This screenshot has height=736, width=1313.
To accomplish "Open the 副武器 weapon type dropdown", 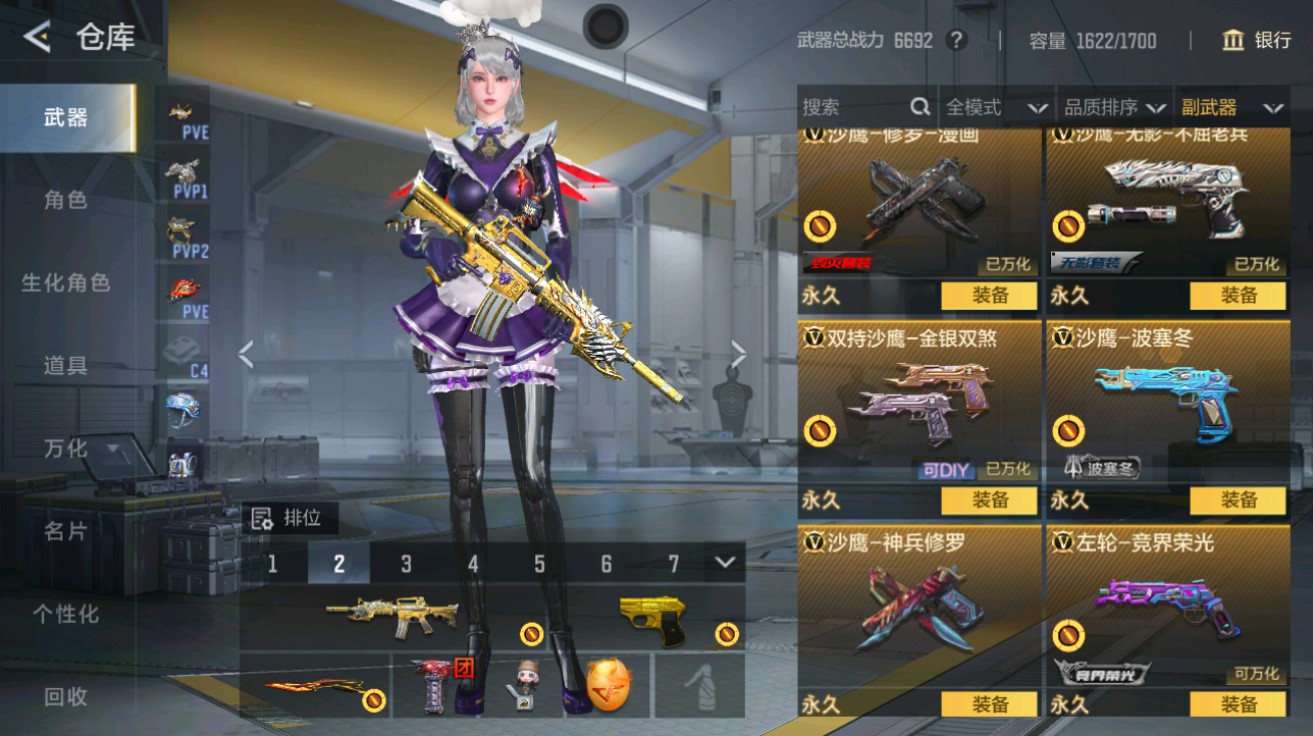I will pyautogui.click(x=1232, y=106).
